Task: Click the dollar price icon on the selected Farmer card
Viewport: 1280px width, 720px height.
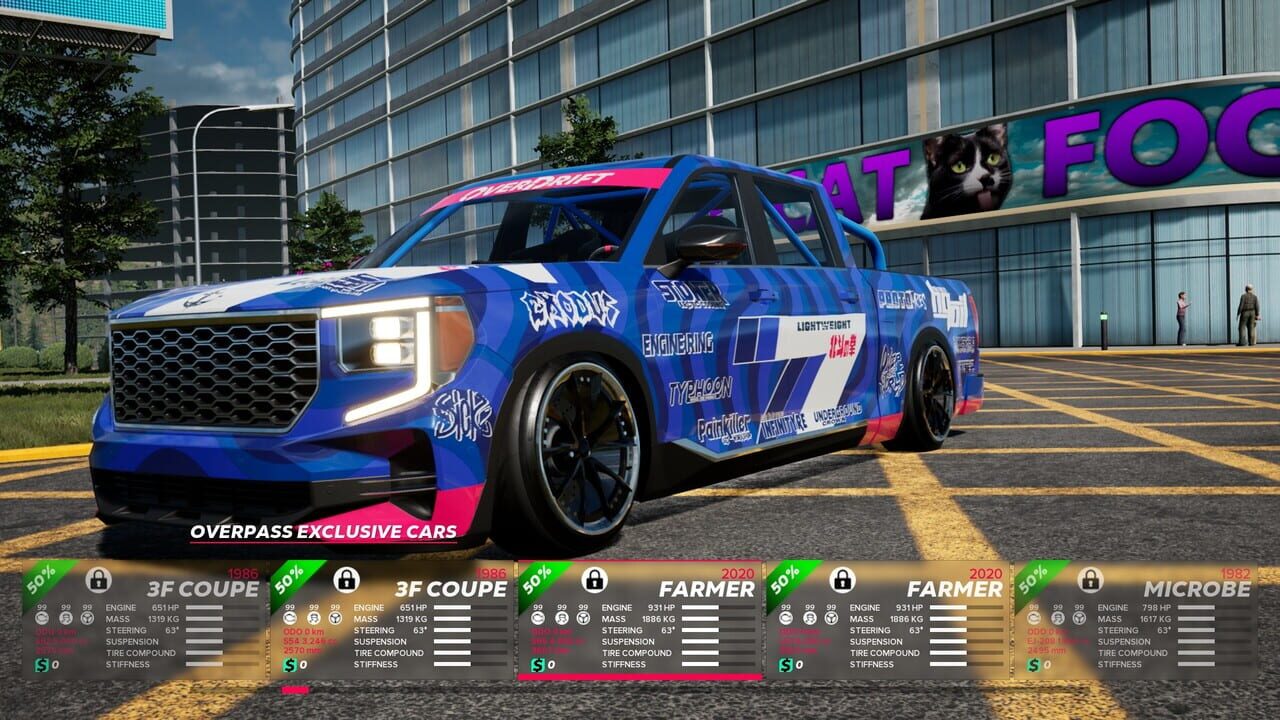Action: [x=538, y=667]
